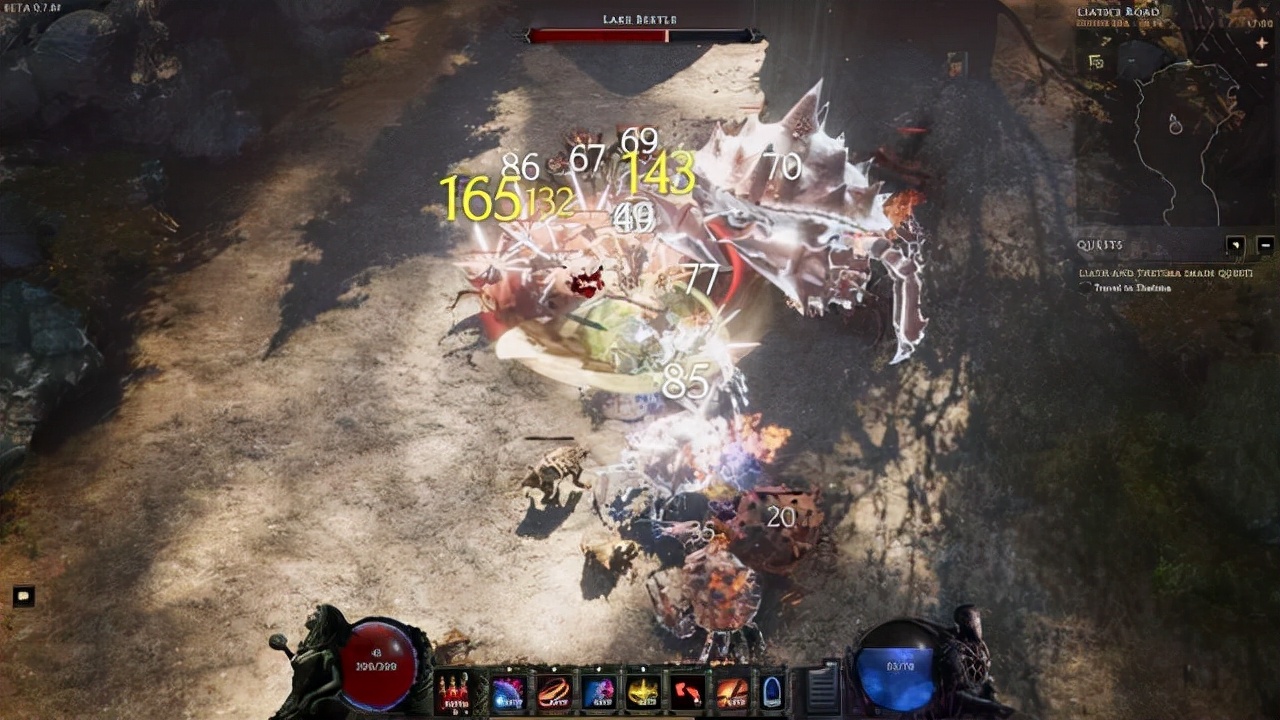Use the red zigzag arrows skill

pos(688,692)
